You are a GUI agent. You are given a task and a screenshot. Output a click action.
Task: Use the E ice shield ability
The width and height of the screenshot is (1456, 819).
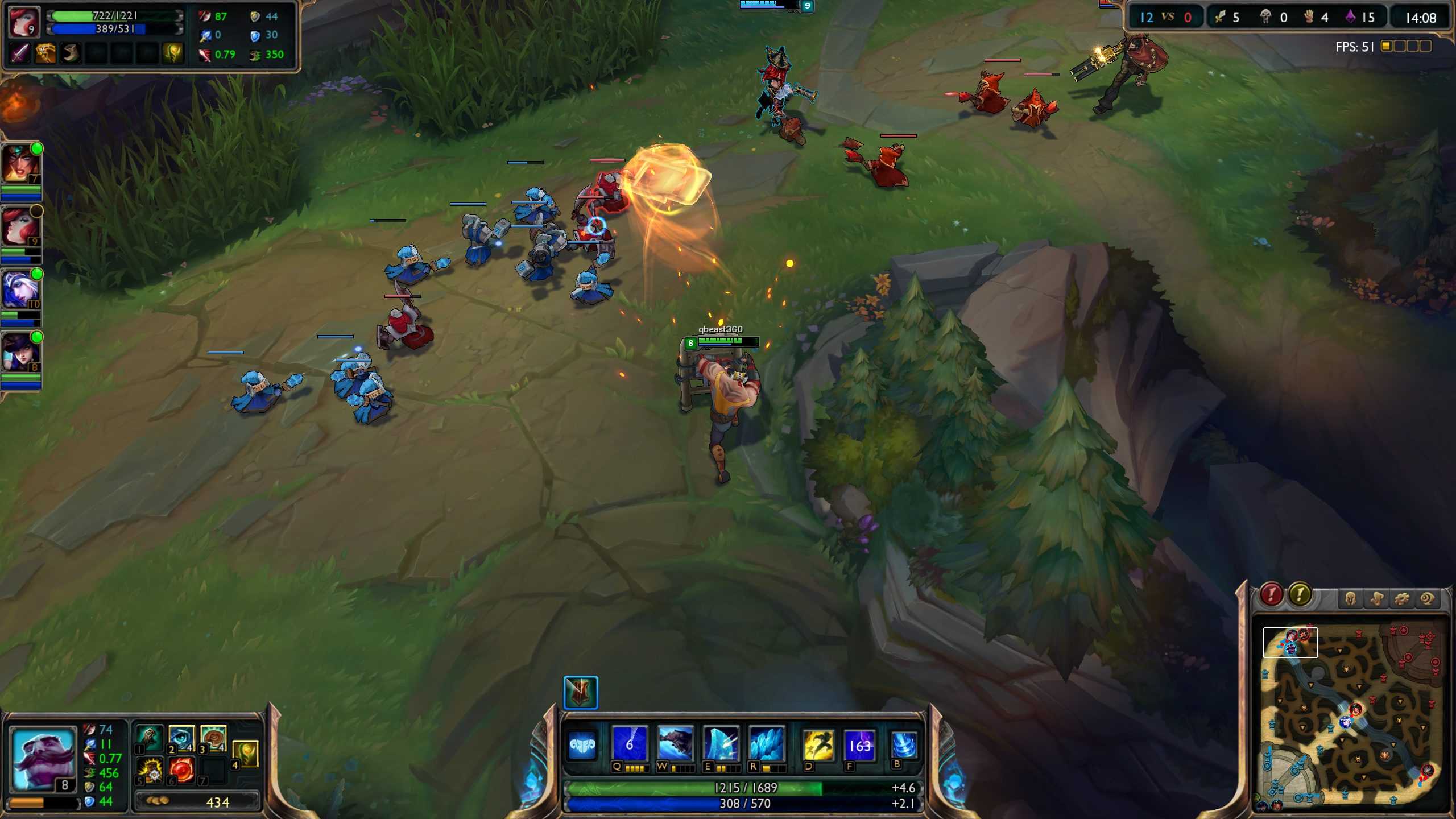click(x=721, y=744)
